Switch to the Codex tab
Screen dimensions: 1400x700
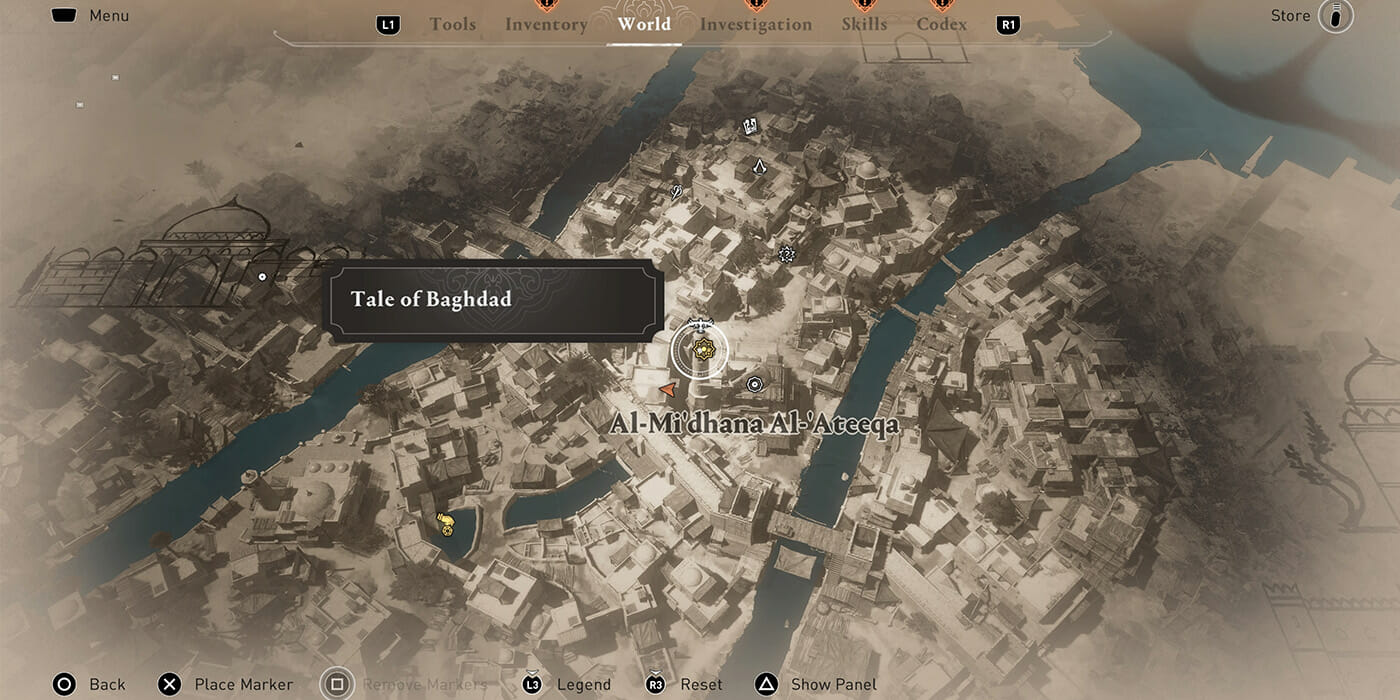pos(942,24)
